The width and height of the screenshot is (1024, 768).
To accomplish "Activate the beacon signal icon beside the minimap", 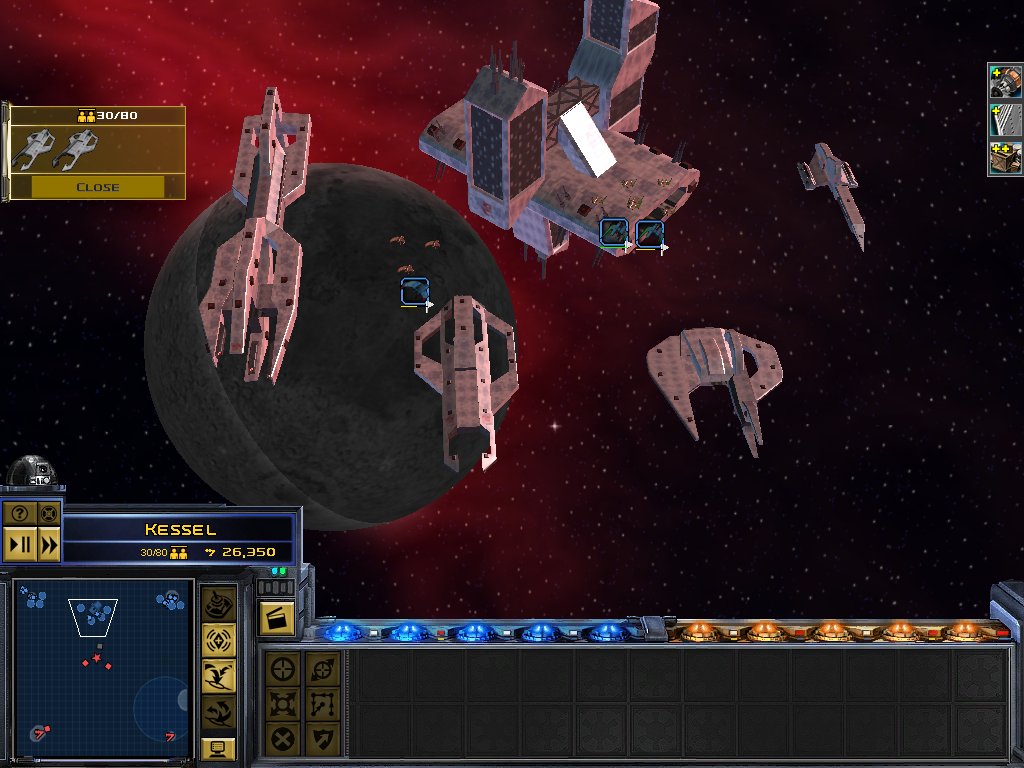I will point(219,641).
